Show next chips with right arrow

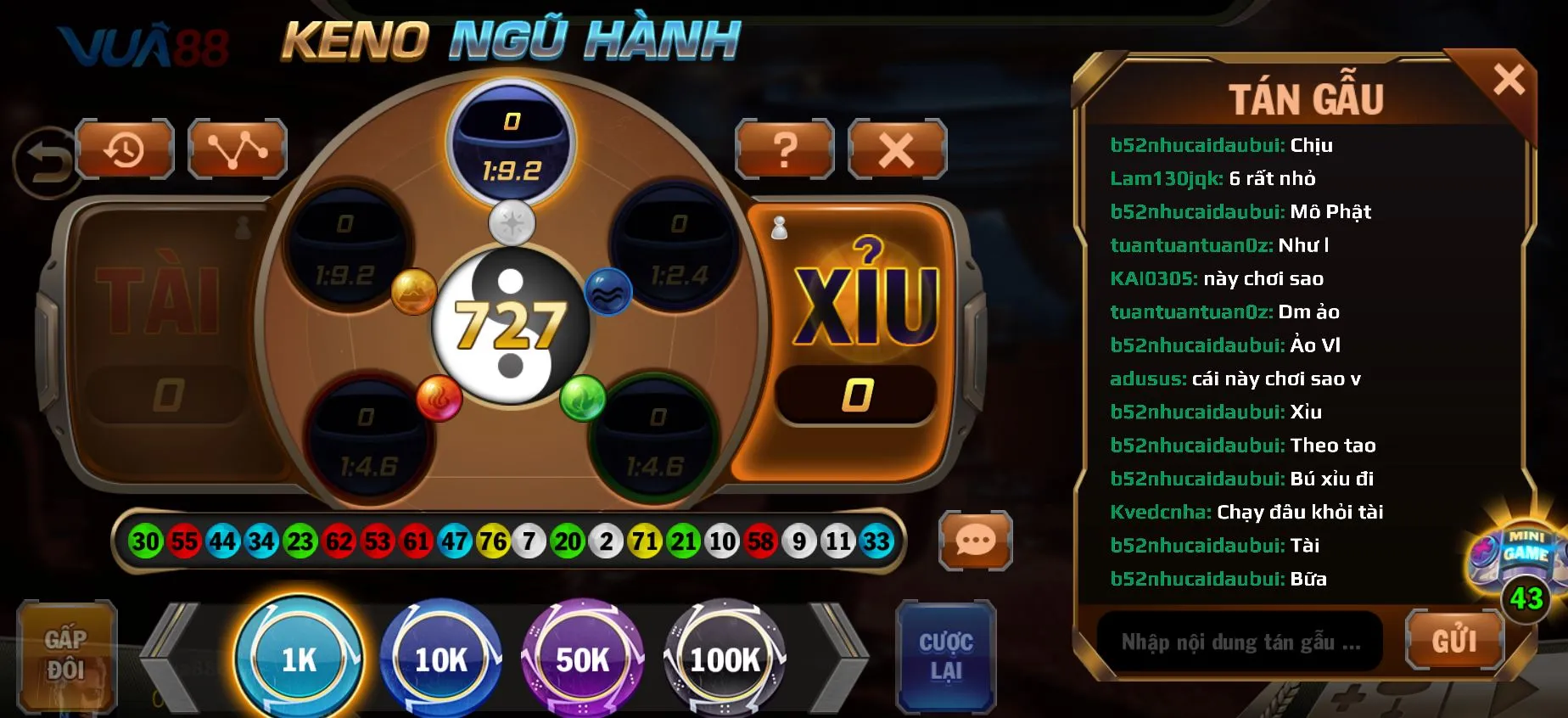837,658
